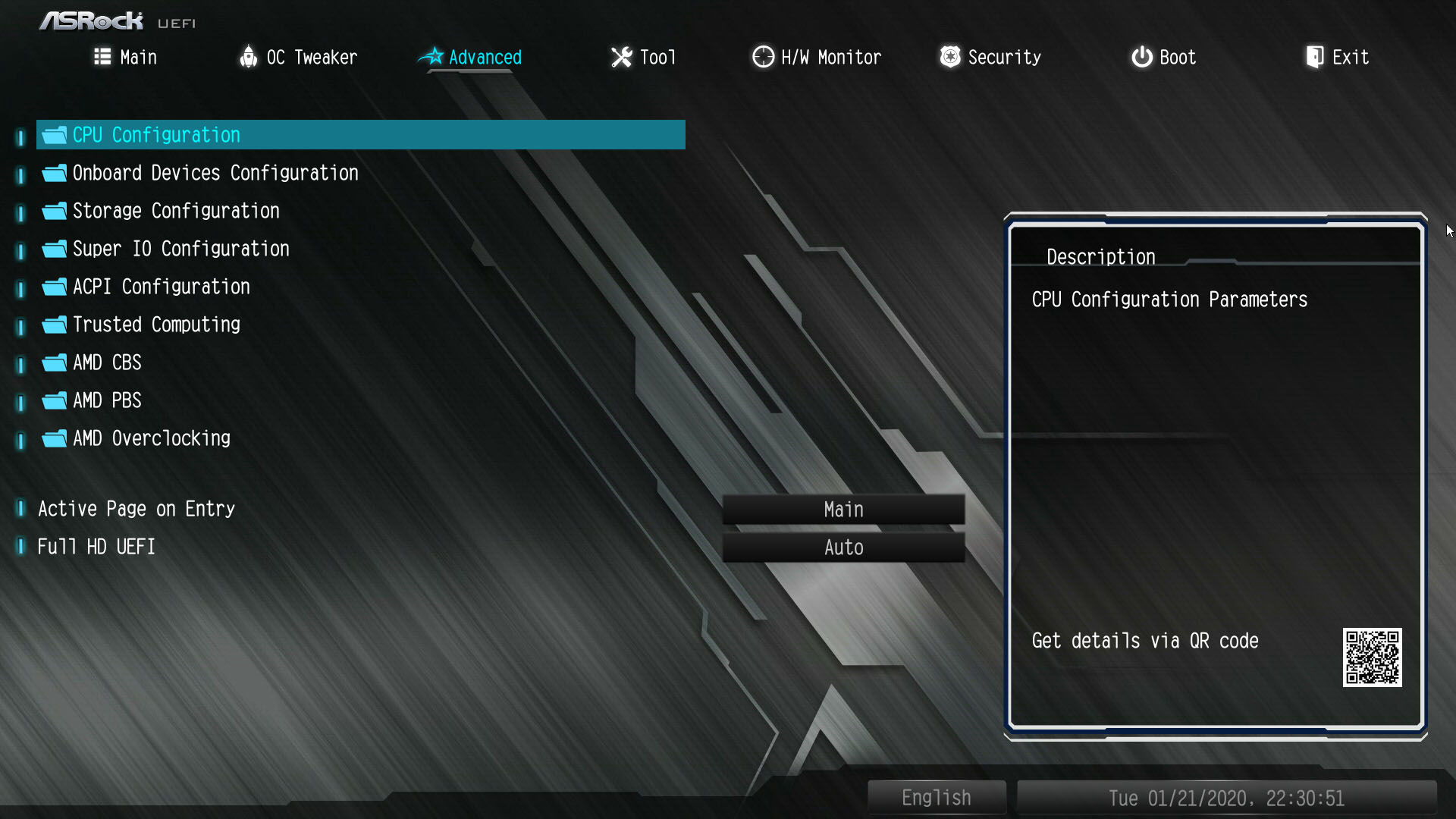Open the CPU Configuration folder
This screenshot has width=1456, height=819.
click(155, 135)
